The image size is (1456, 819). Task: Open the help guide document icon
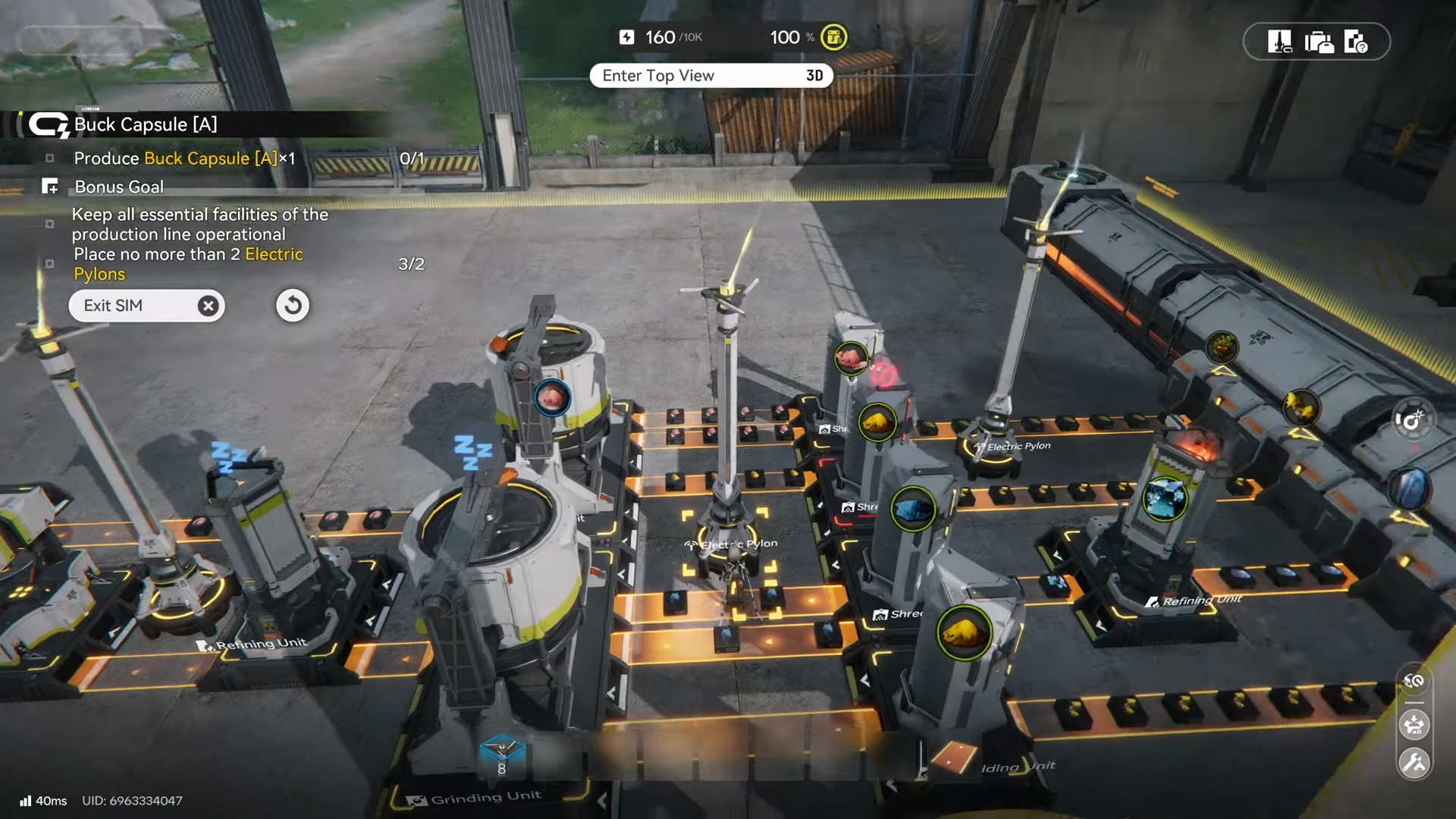tap(1355, 42)
